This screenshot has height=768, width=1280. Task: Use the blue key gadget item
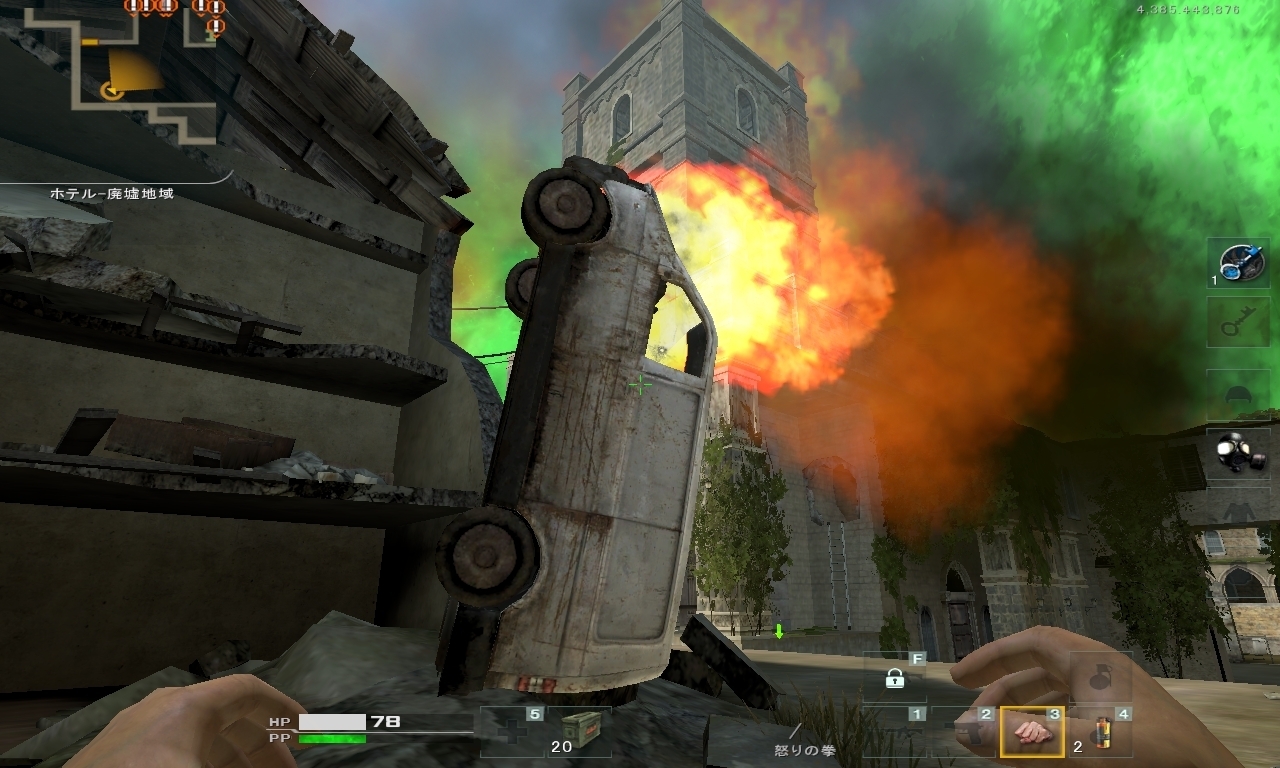[x=1238, y=263]
